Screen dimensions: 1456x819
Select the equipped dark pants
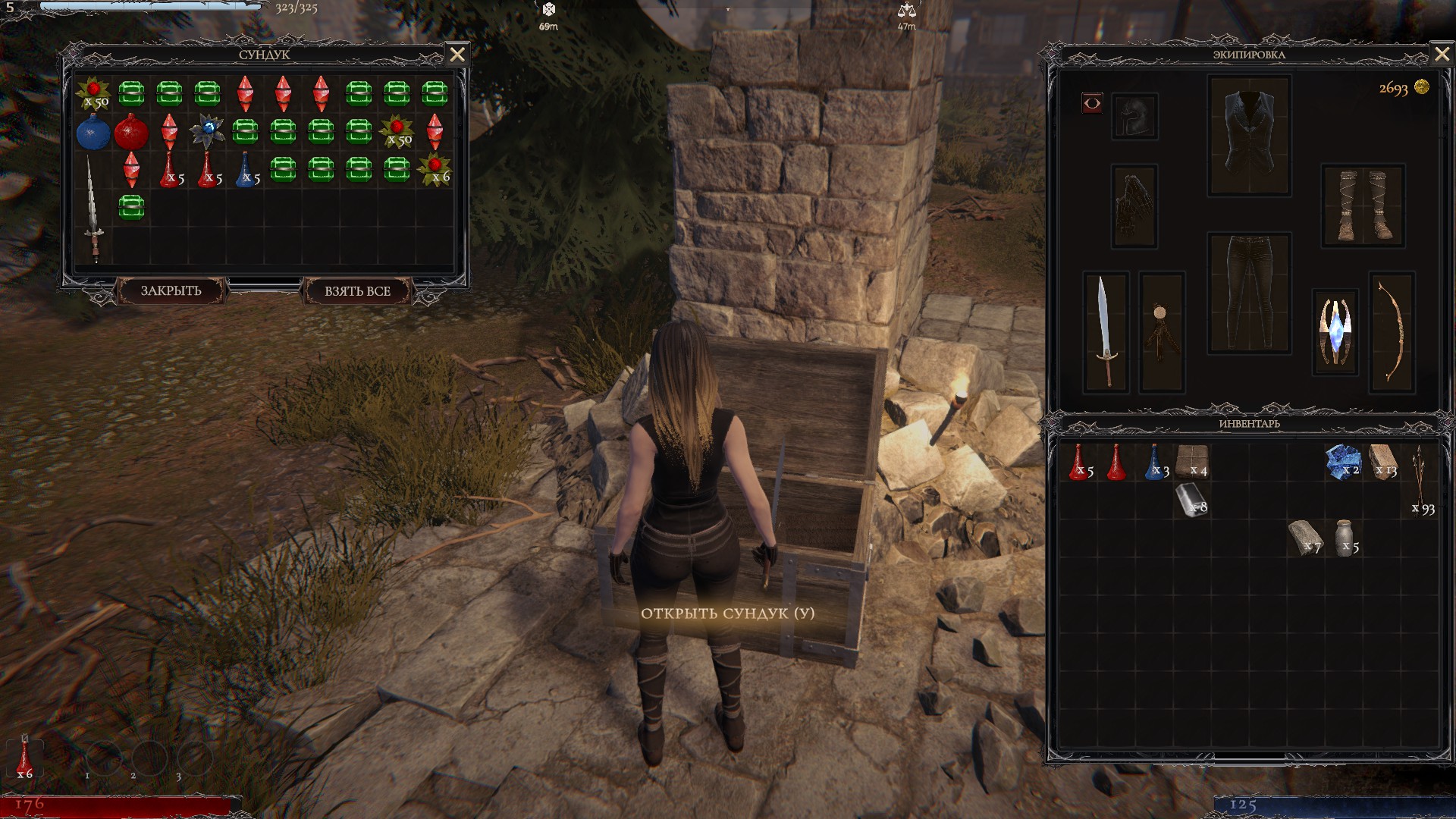(1249, 293)
